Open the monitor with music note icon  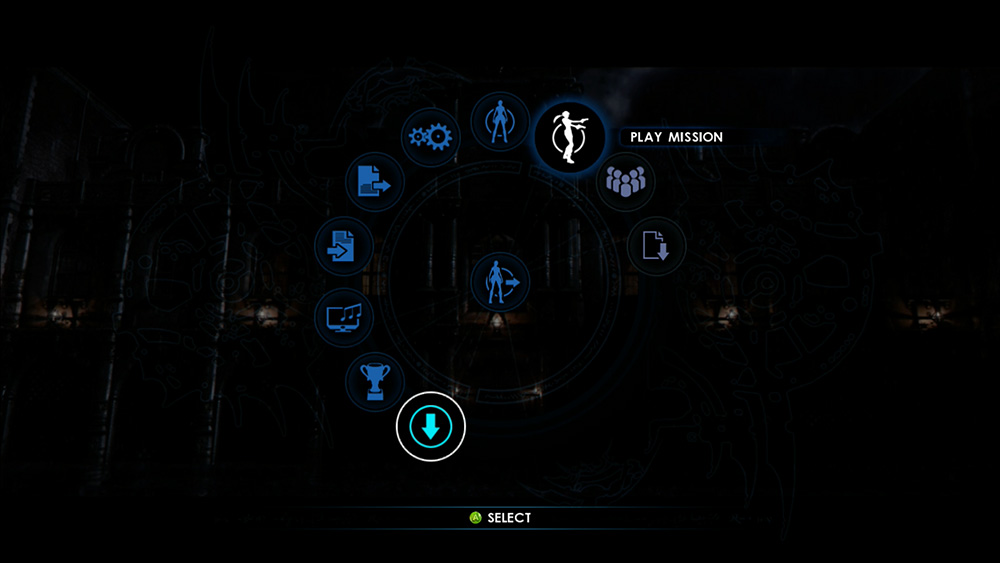point(344,319)
